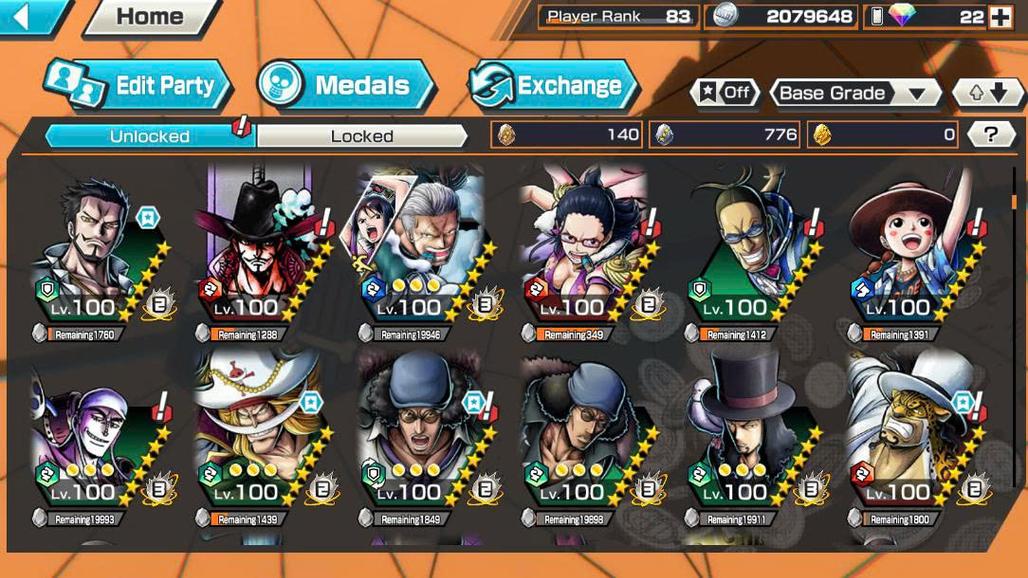1028x578 pixels.
Task: Select the Unlocked characters tab
Action: click(x=150, y=136)
